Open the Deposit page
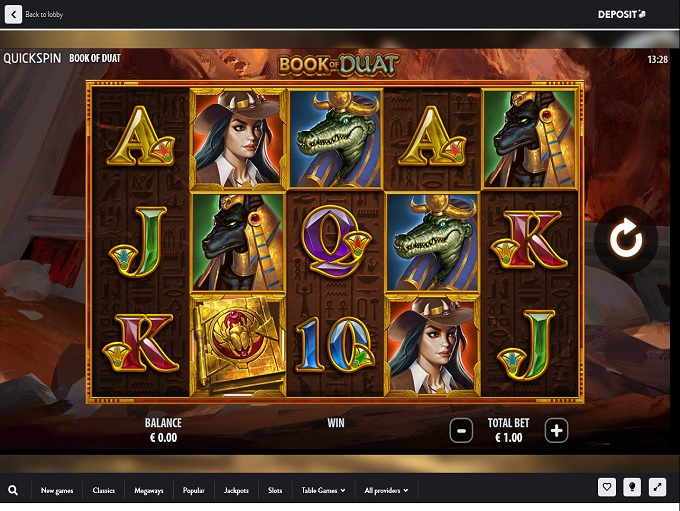 pos(621,15)
